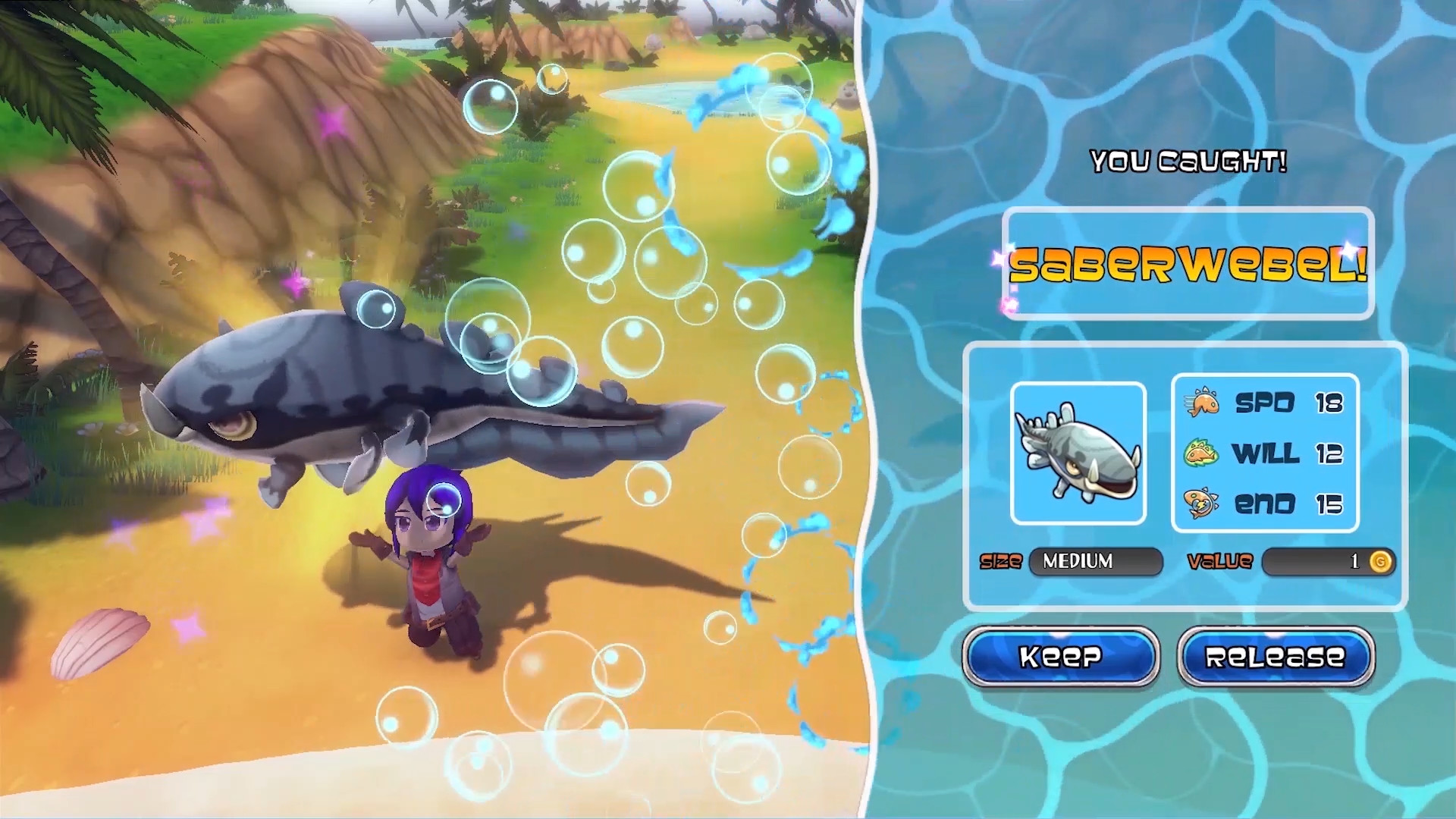The height and width of the screenshot is (819, 1456).
Task: Select the Saberwebel fish portrait icon
Action: [x=1078, y=454]
